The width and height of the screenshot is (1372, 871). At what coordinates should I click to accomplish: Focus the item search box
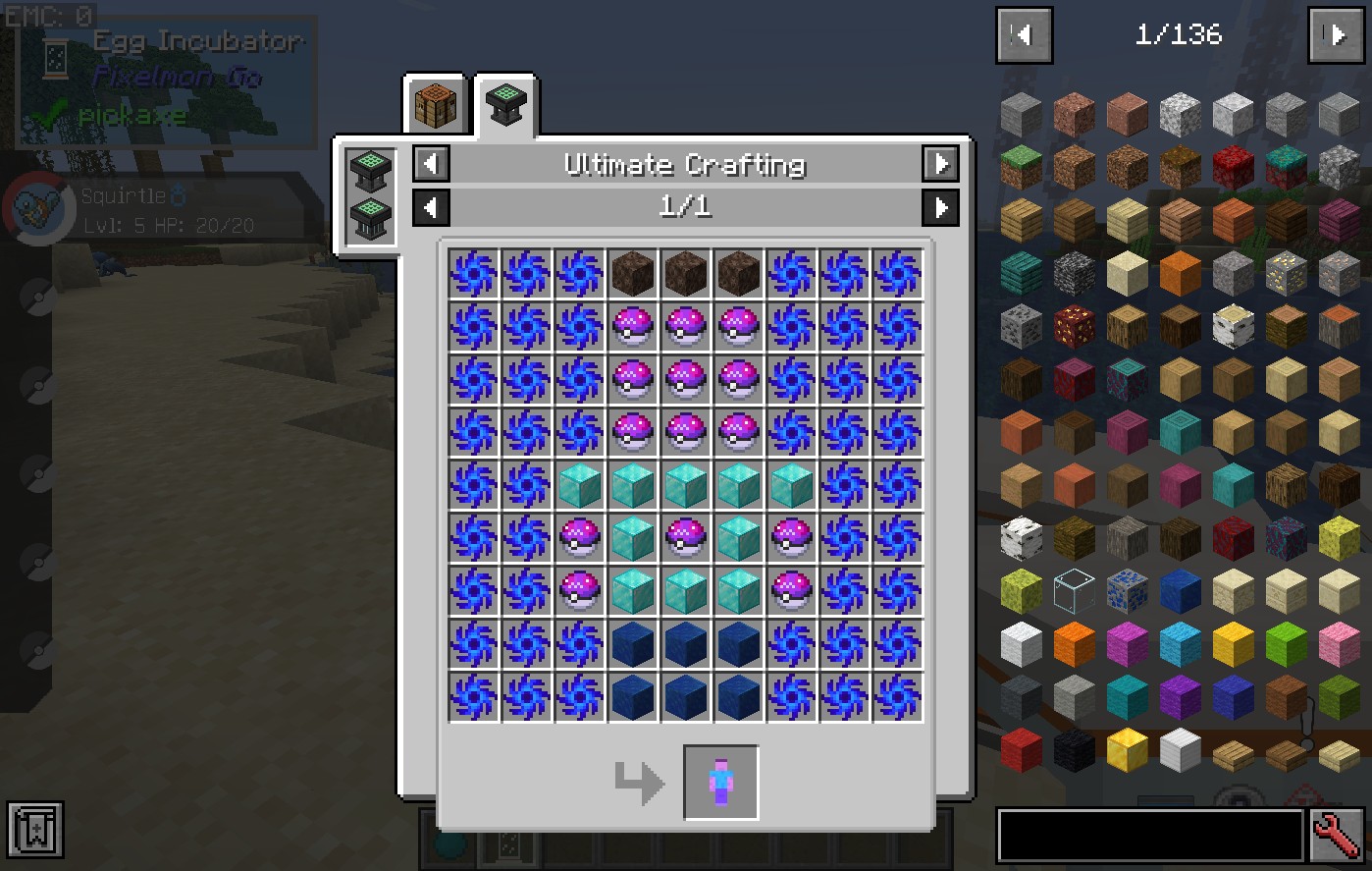[x=1150, y=836]
